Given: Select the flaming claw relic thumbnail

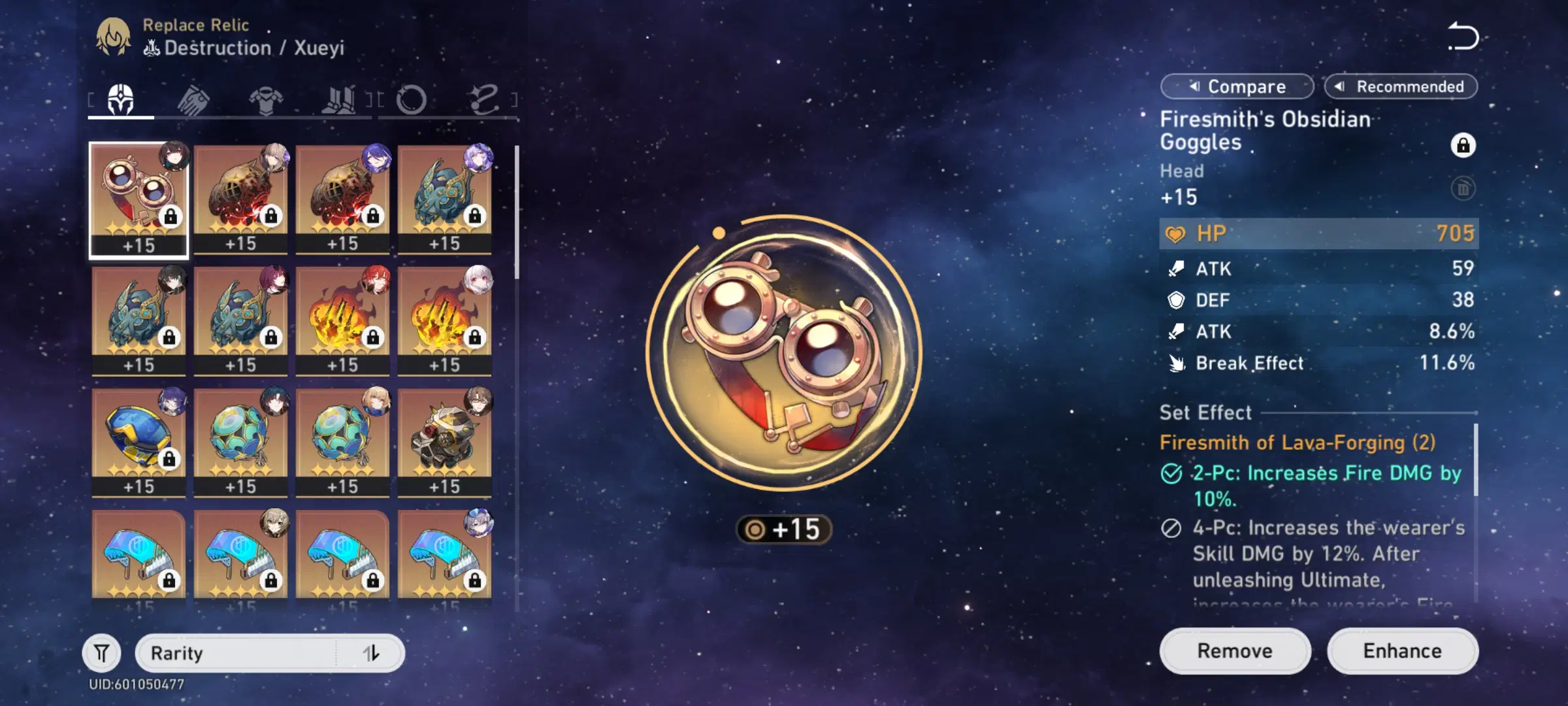Looking at the screenshot, I should point(342,312).
